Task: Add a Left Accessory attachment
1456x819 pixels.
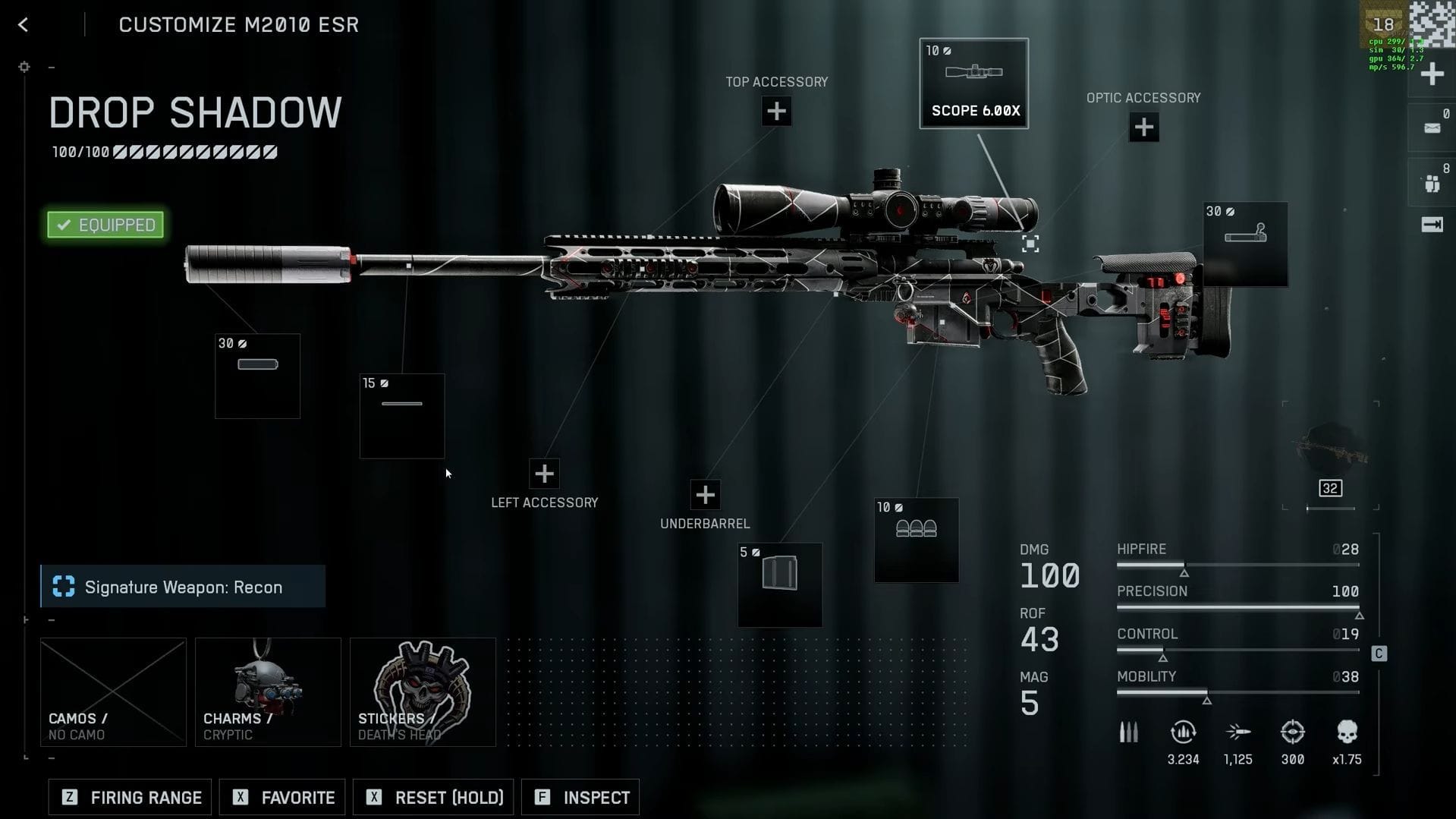Action: [x=544, y=474]
